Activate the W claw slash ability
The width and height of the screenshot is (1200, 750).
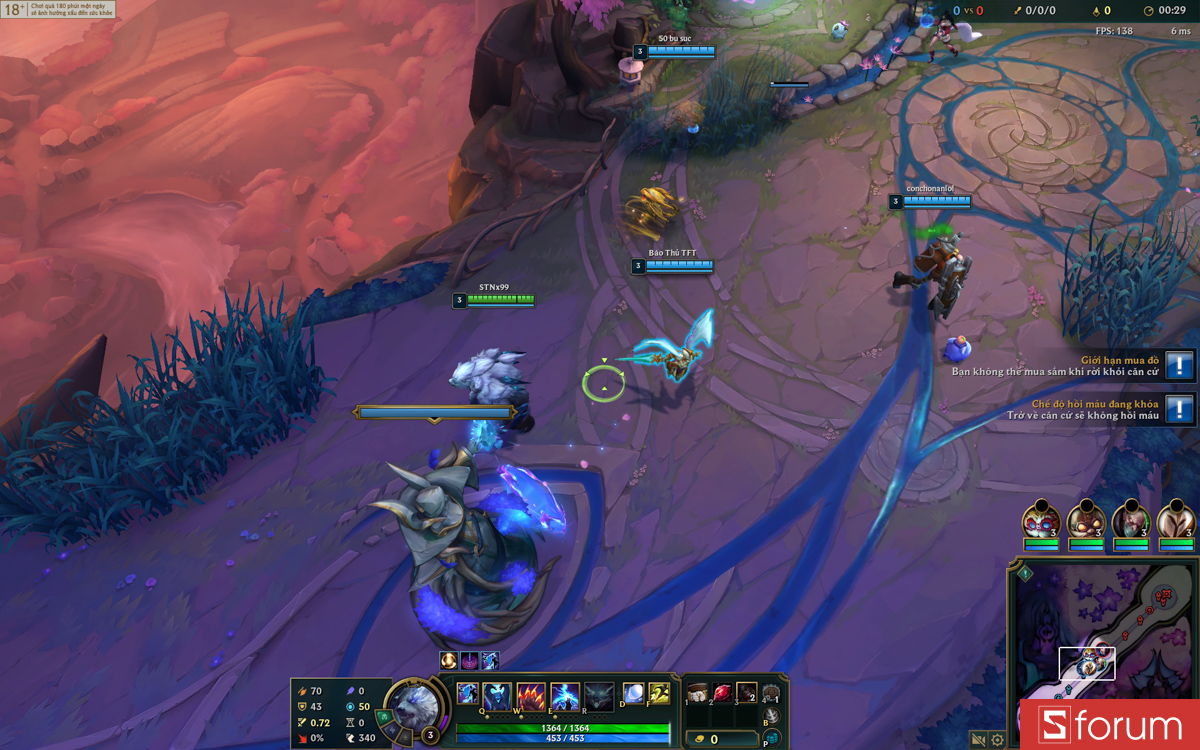tap(531, 696)
